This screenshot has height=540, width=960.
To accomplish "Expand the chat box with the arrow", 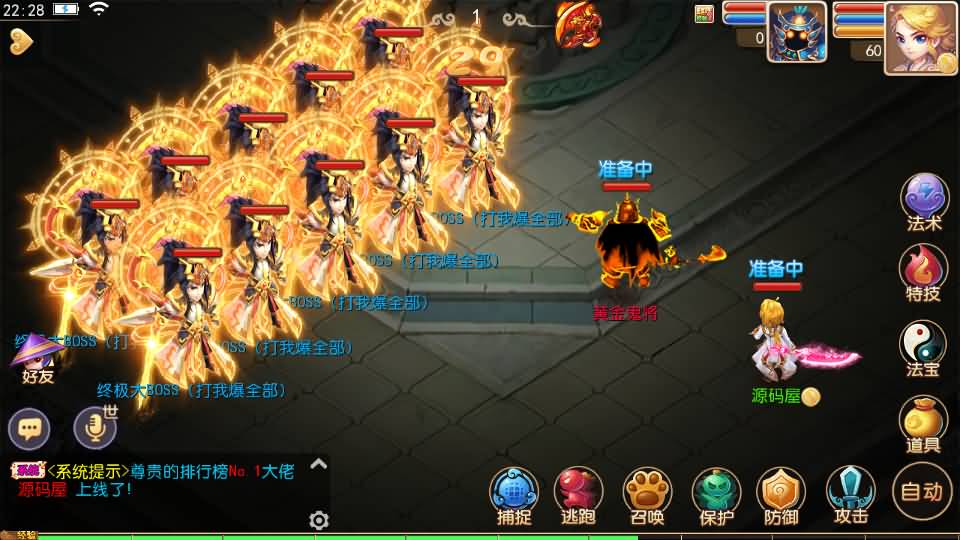I will point(318,464).
